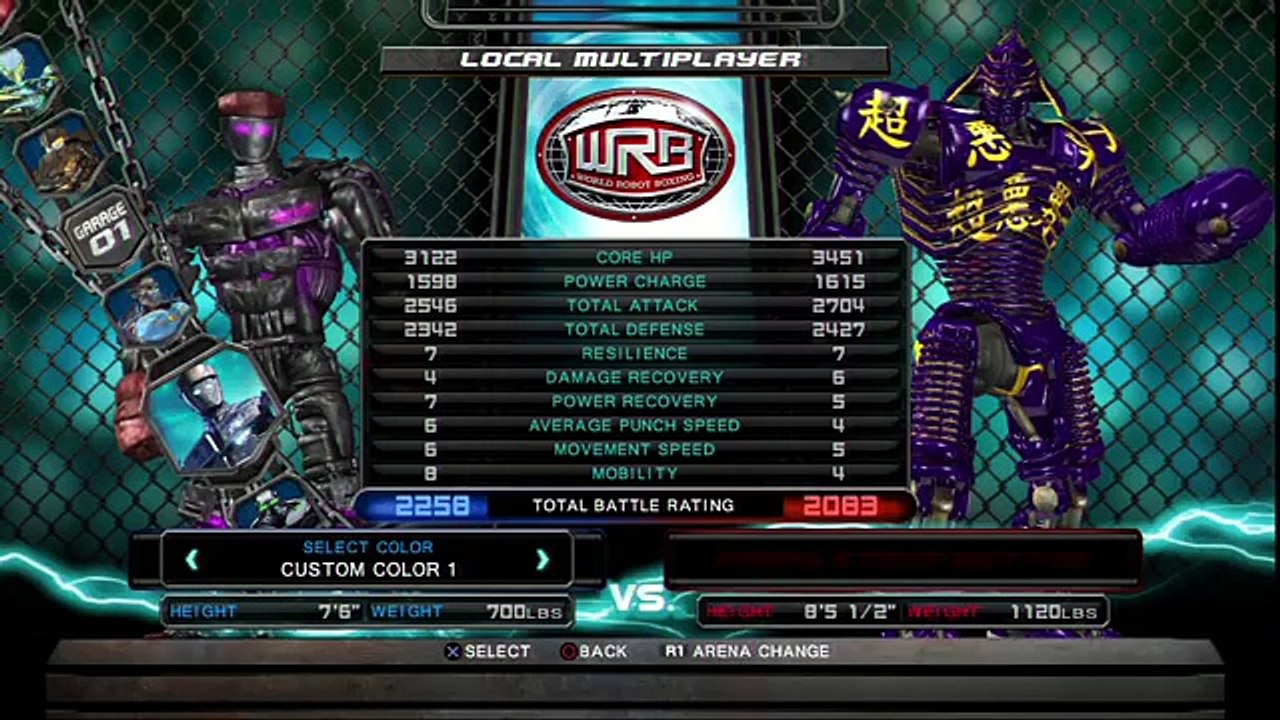Screen dimensions: 1280x720
Task: Choose the green-yellow robot portrait on the chain
Action: click(24, 77)
